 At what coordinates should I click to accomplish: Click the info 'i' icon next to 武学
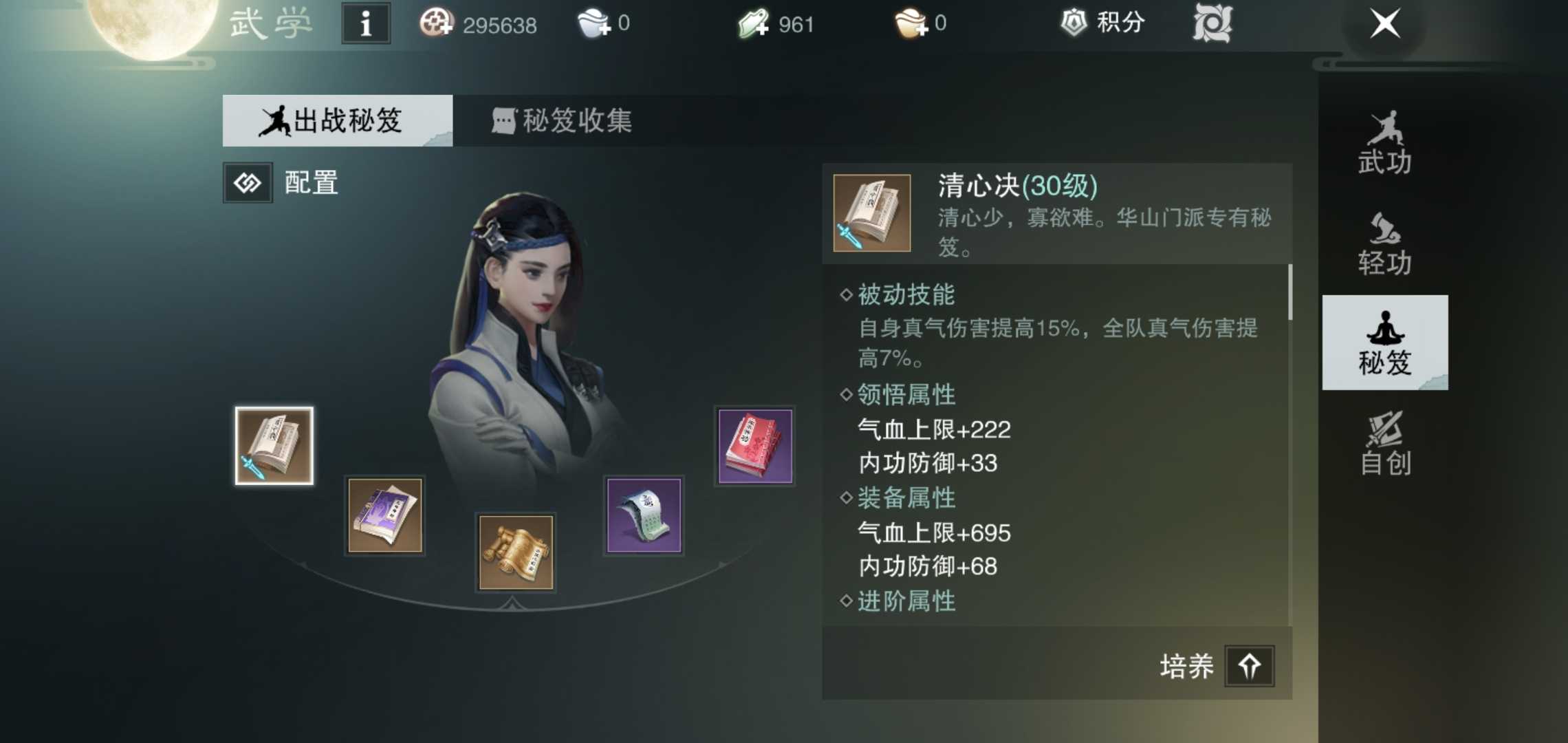click(365, 23)
